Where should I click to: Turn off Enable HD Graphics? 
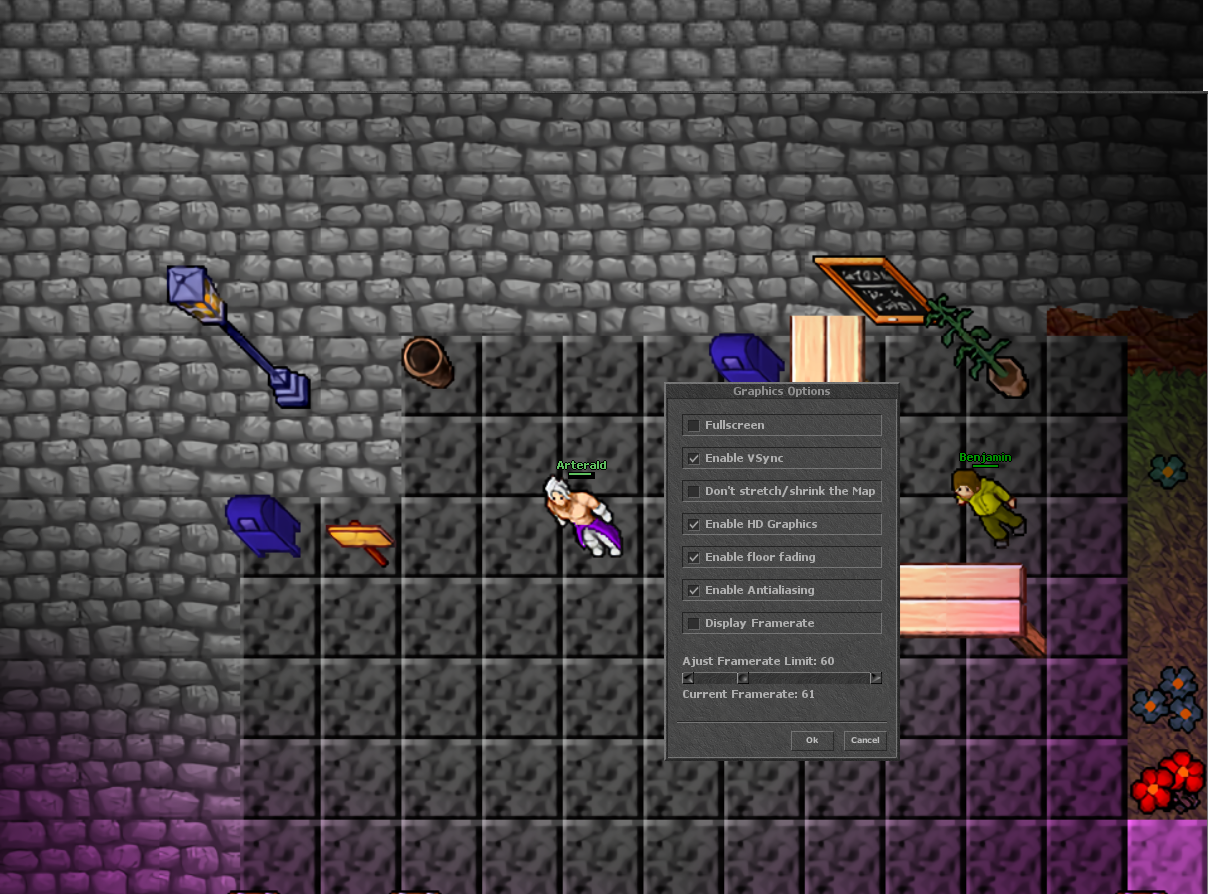693,525
